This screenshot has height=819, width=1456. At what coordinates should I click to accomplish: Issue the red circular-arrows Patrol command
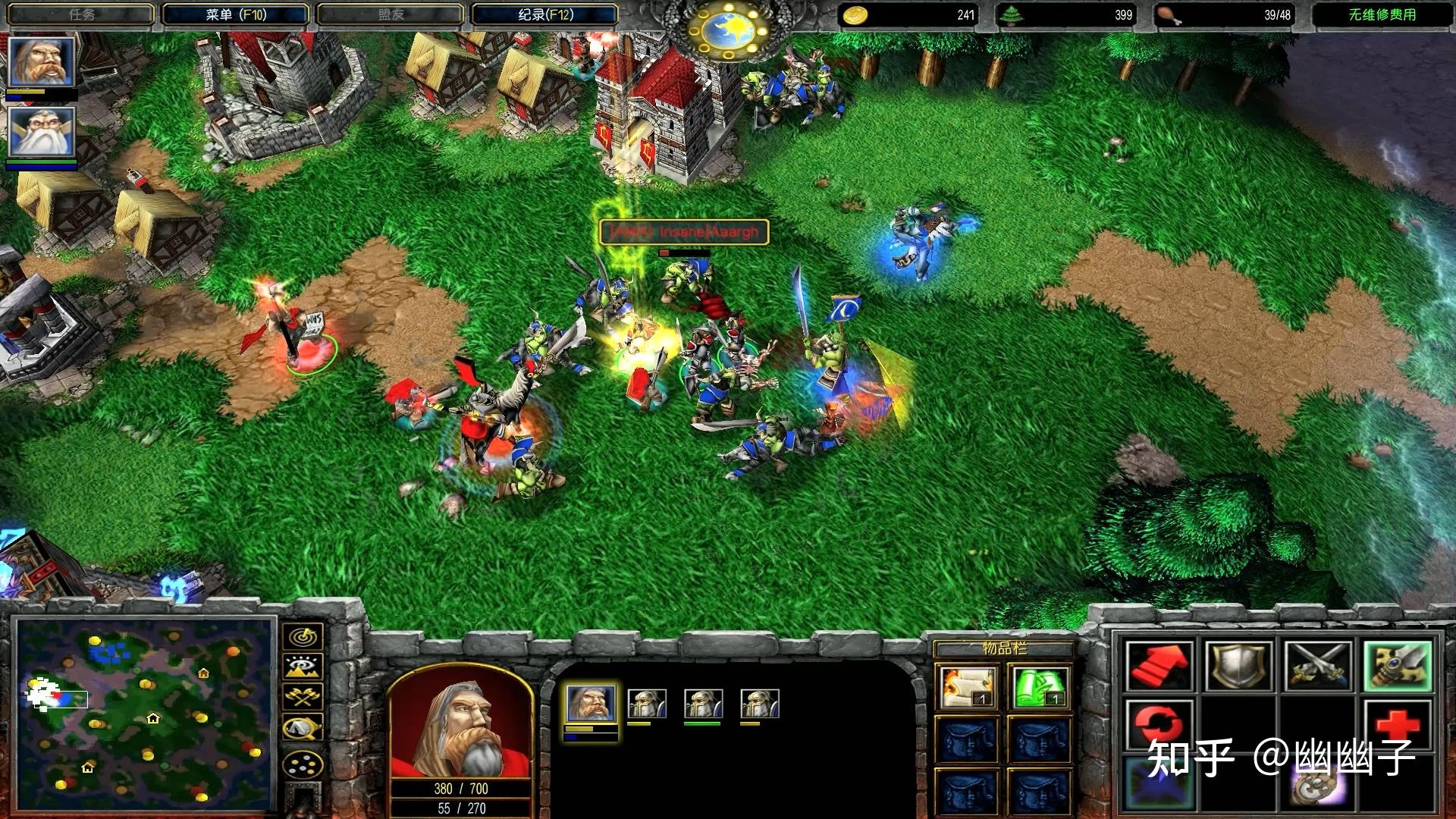1158,725
